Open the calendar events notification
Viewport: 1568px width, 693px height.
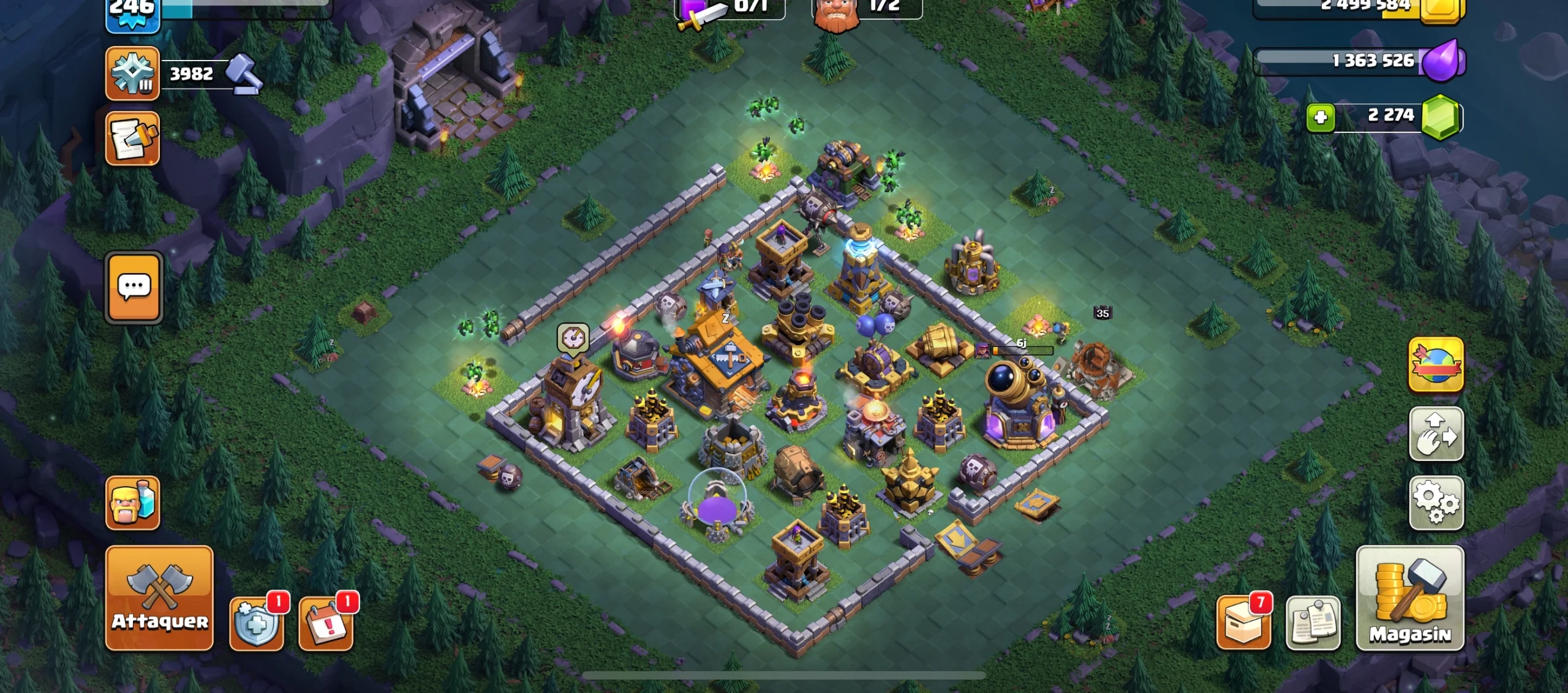326,623
